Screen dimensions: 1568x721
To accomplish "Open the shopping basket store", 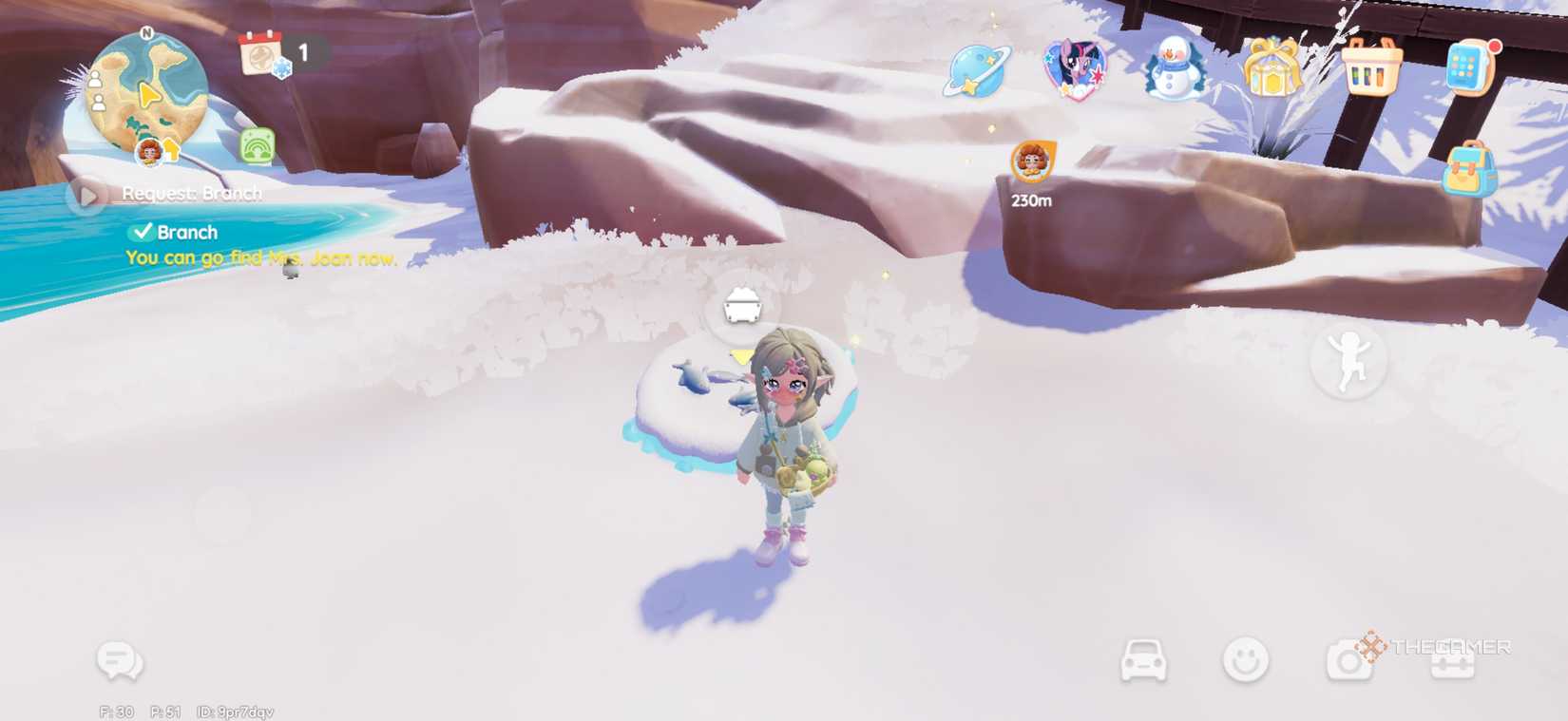I will click(1371, 71).
